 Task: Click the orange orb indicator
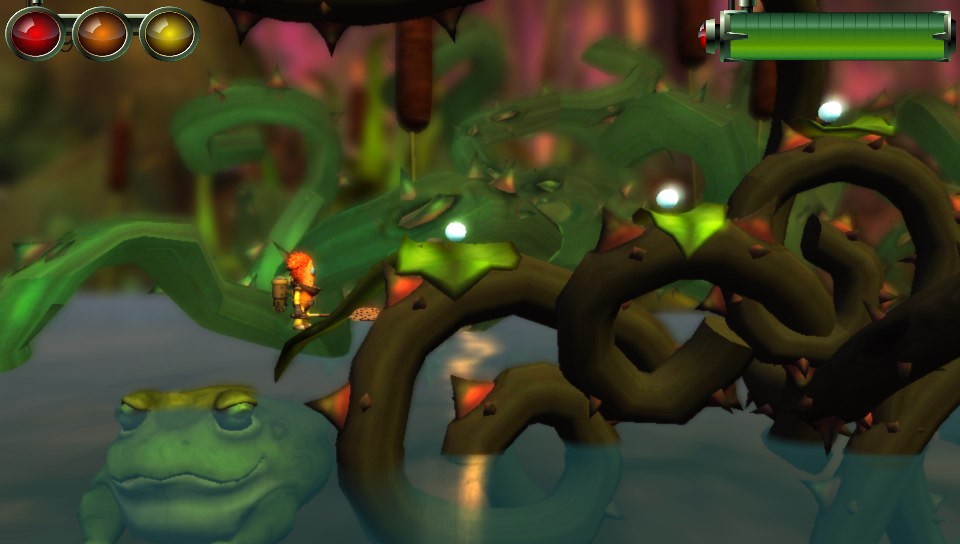[x=102, y=33]
